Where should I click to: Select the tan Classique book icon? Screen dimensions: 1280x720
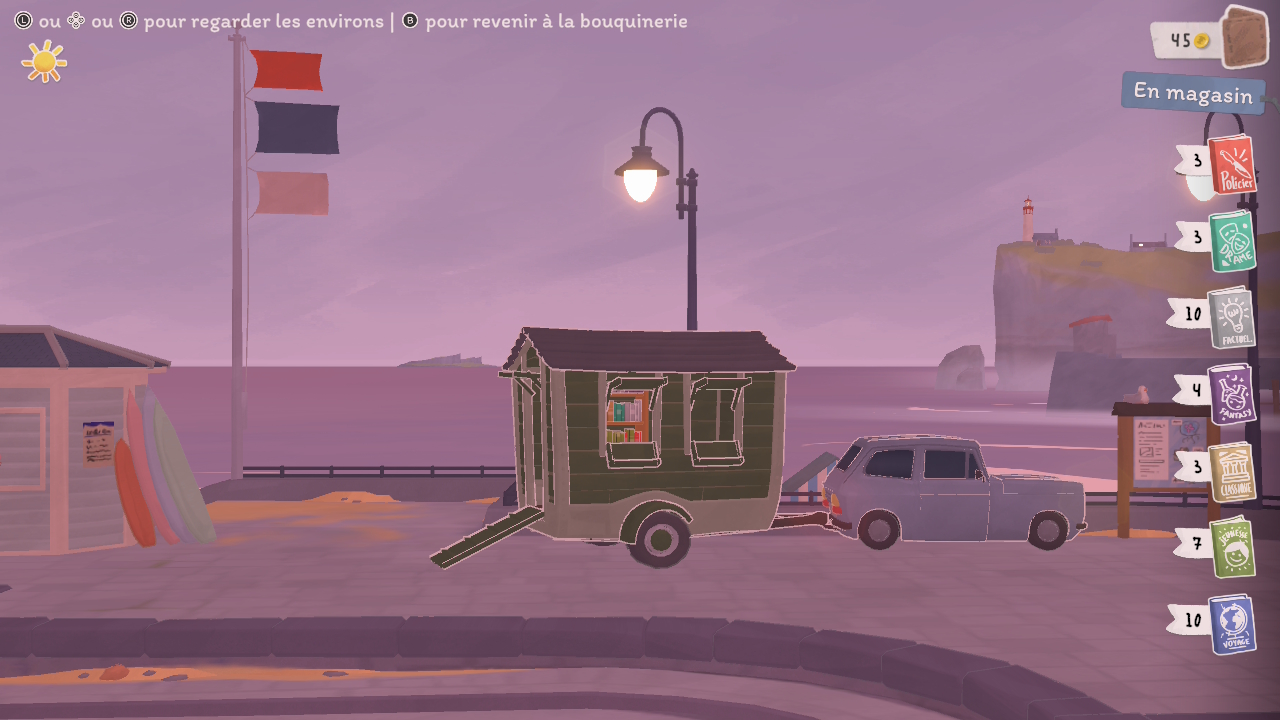tap(1231, 471)
